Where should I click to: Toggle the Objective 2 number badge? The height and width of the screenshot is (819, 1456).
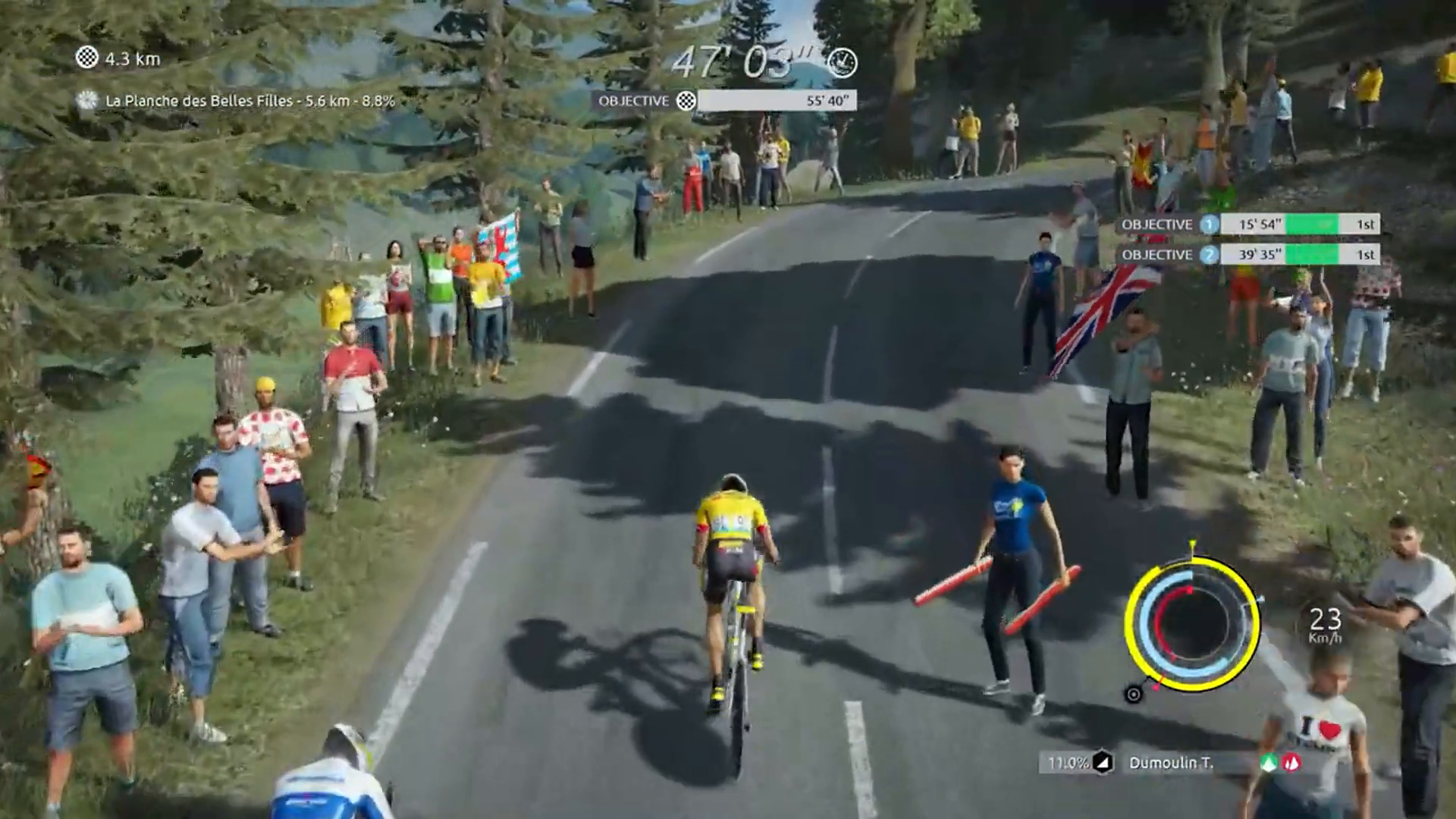pyautogui.click(x=1209, y=255)
